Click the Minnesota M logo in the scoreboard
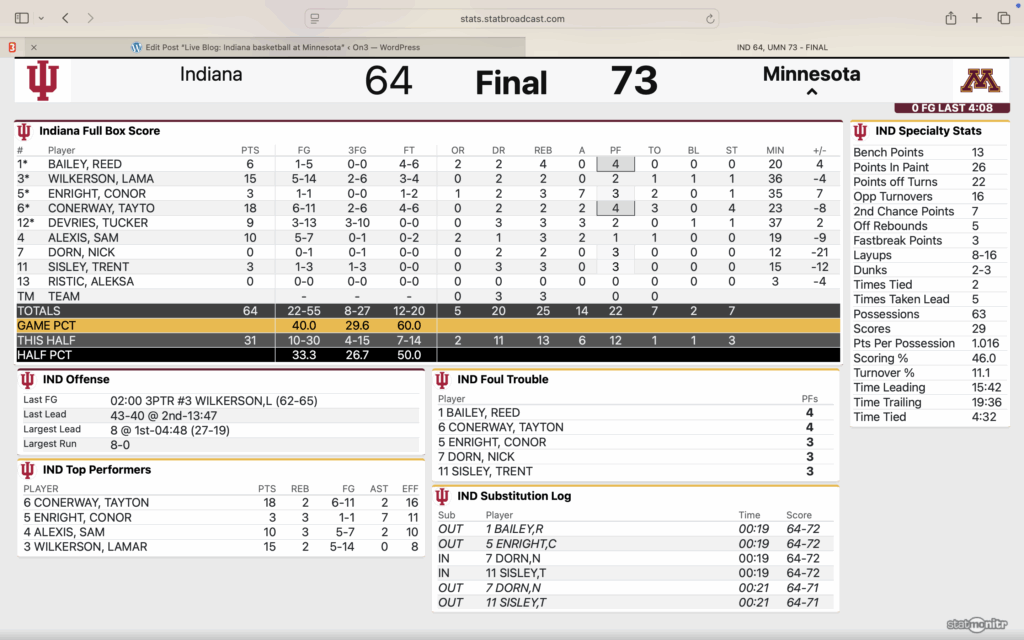 (x=980, y=81)
